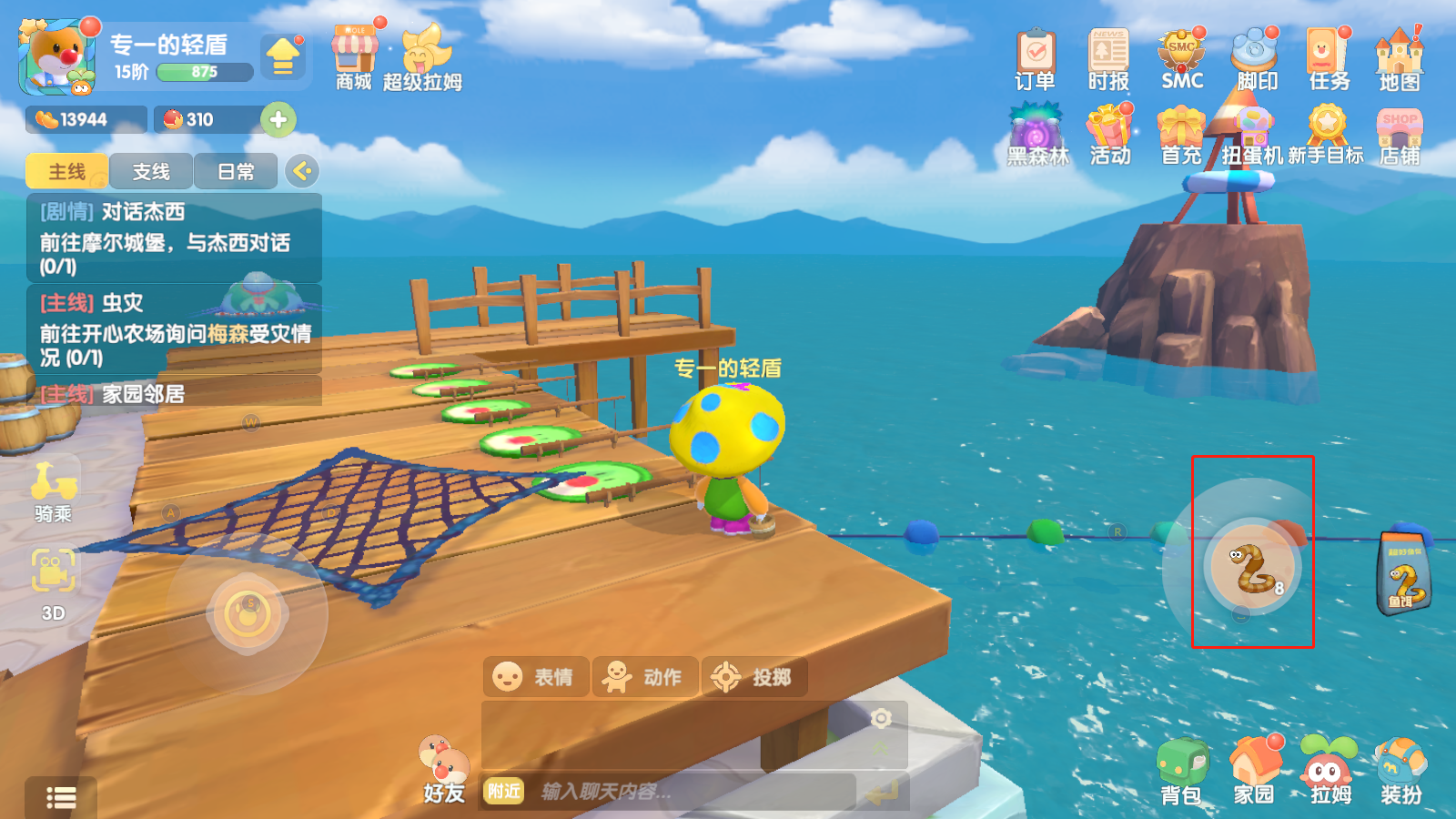
Task: Open the 表情 emoji panel
Action: pyautogui.click(x=535, y=677)
